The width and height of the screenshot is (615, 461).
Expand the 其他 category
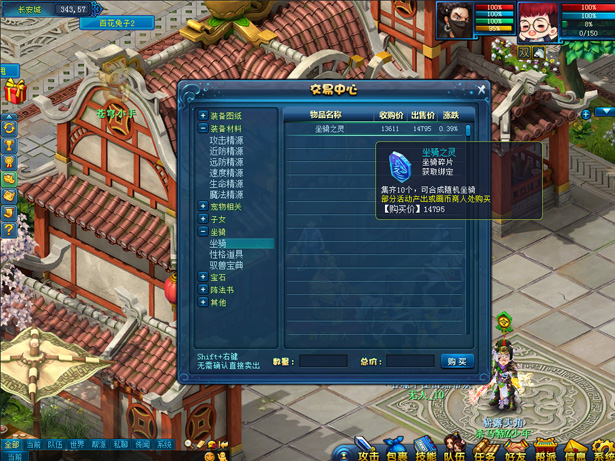(203, 302)
